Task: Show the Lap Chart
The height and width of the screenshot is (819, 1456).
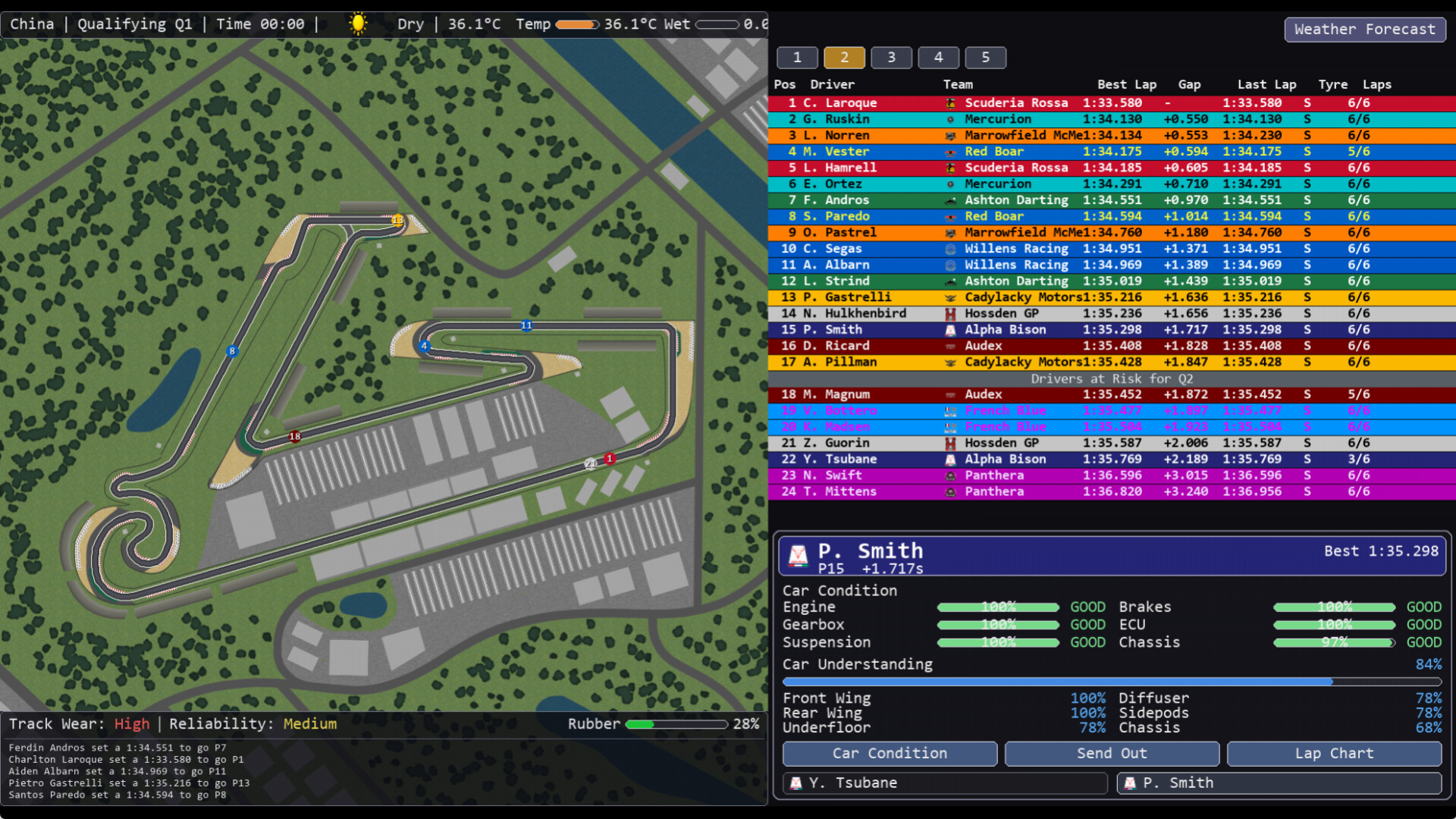Action: (1334, 754)
